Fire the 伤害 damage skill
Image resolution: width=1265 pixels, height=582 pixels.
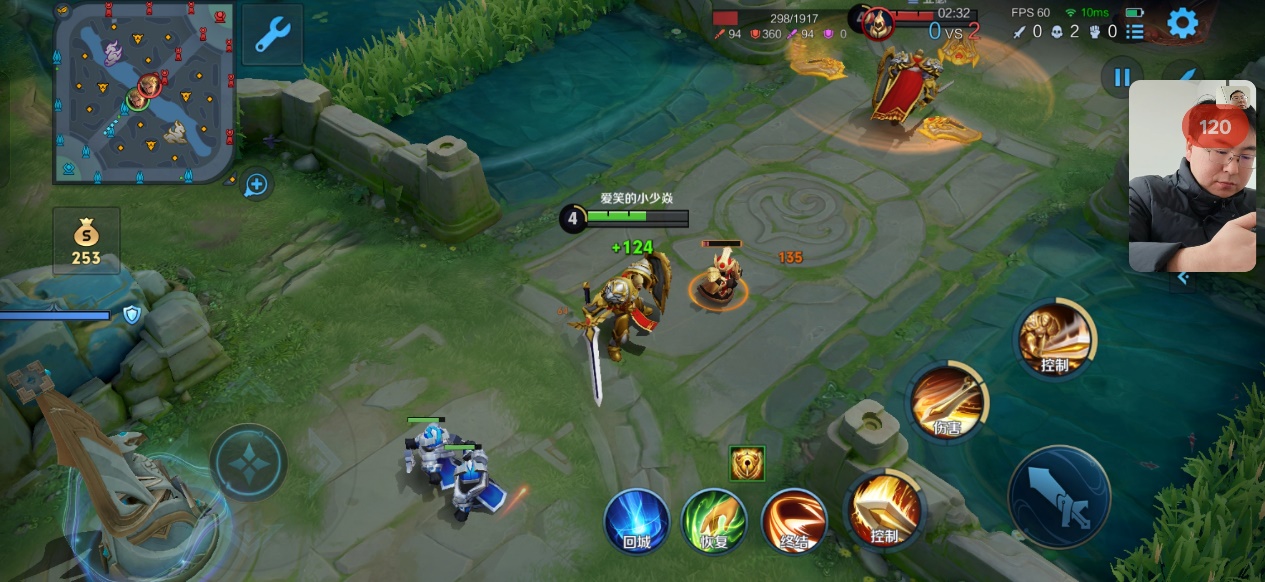tap(947, 402)
